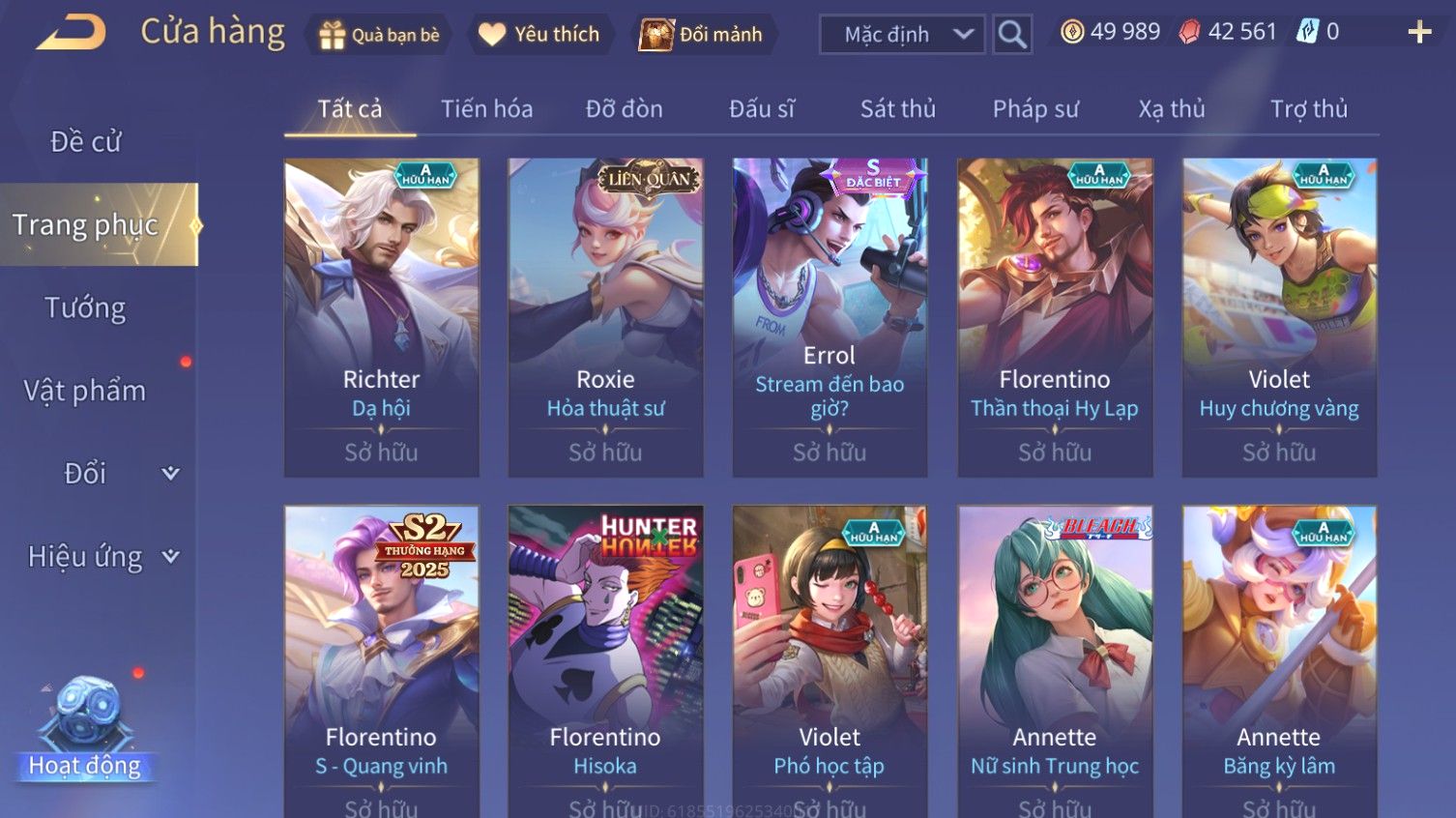Open the Quà bạn bè gift menu

[380, 35]
